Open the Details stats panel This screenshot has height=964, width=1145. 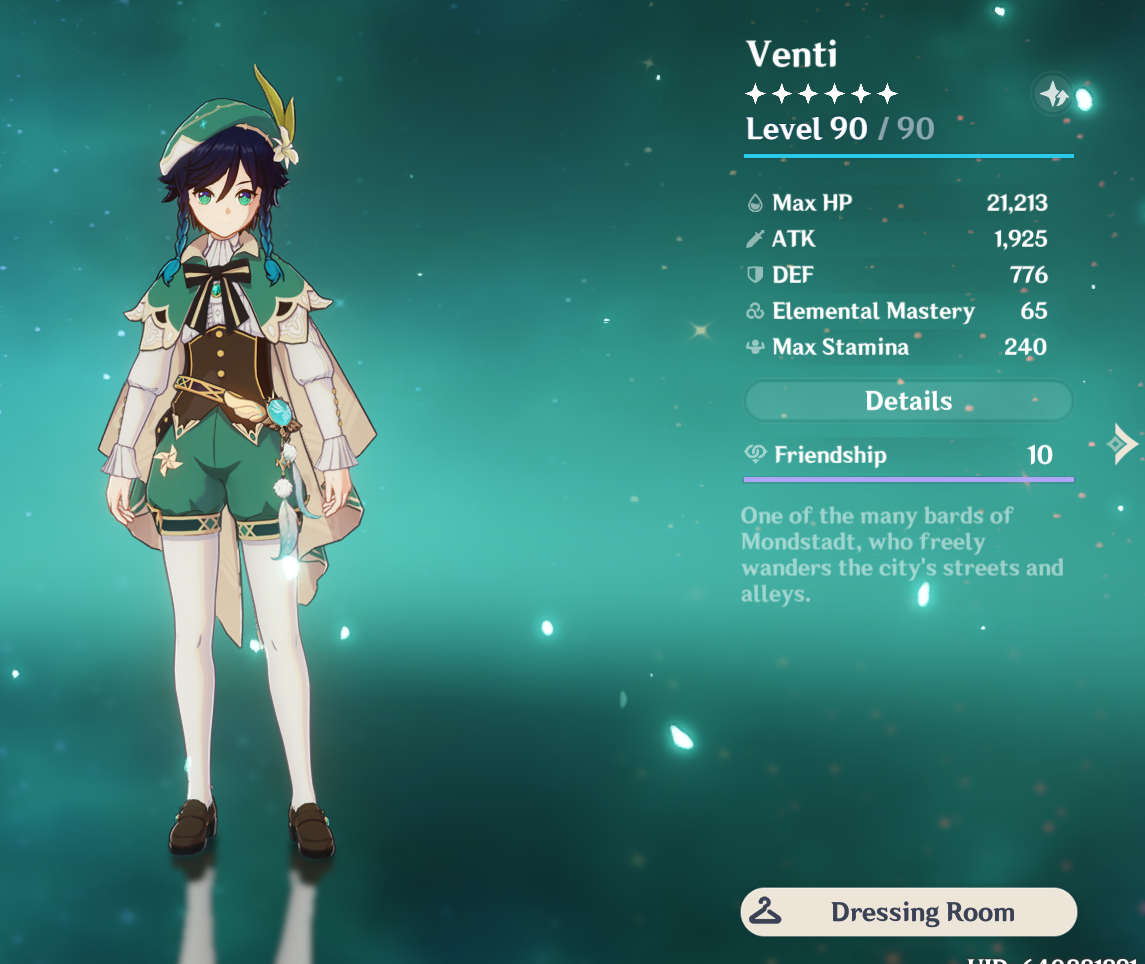pyautogui.click(x=908, y=401)
